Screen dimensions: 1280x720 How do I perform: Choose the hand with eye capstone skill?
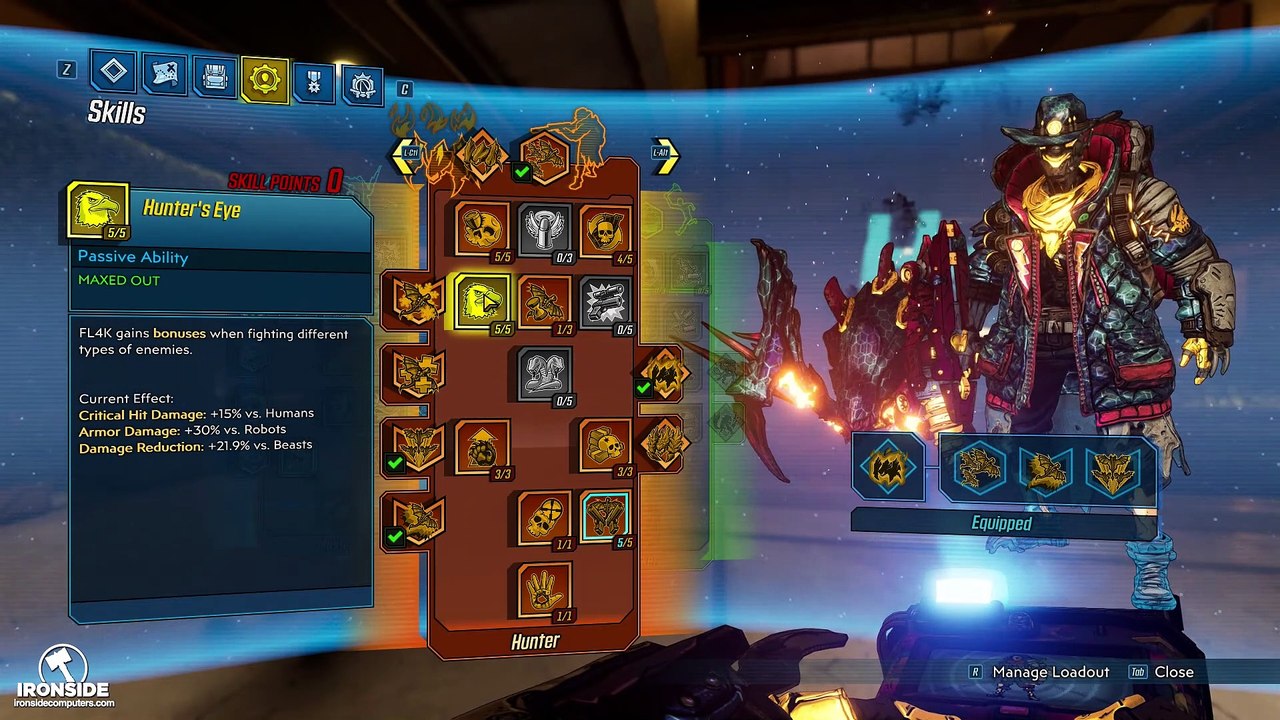tap(544, 589)
